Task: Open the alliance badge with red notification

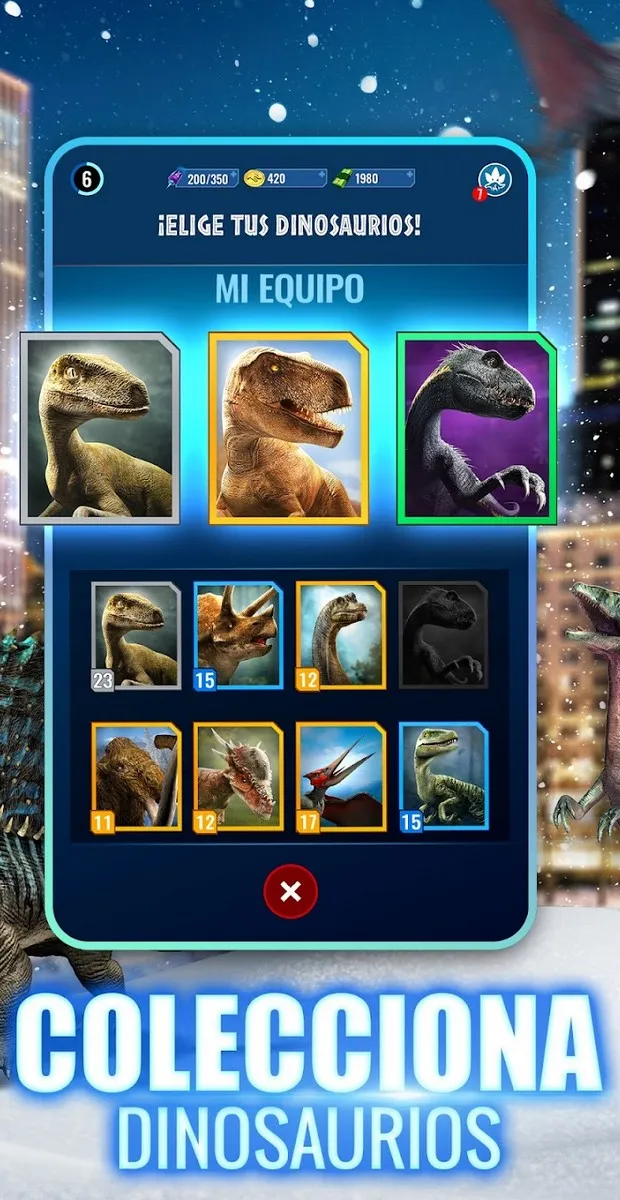Action: [494, 180]
